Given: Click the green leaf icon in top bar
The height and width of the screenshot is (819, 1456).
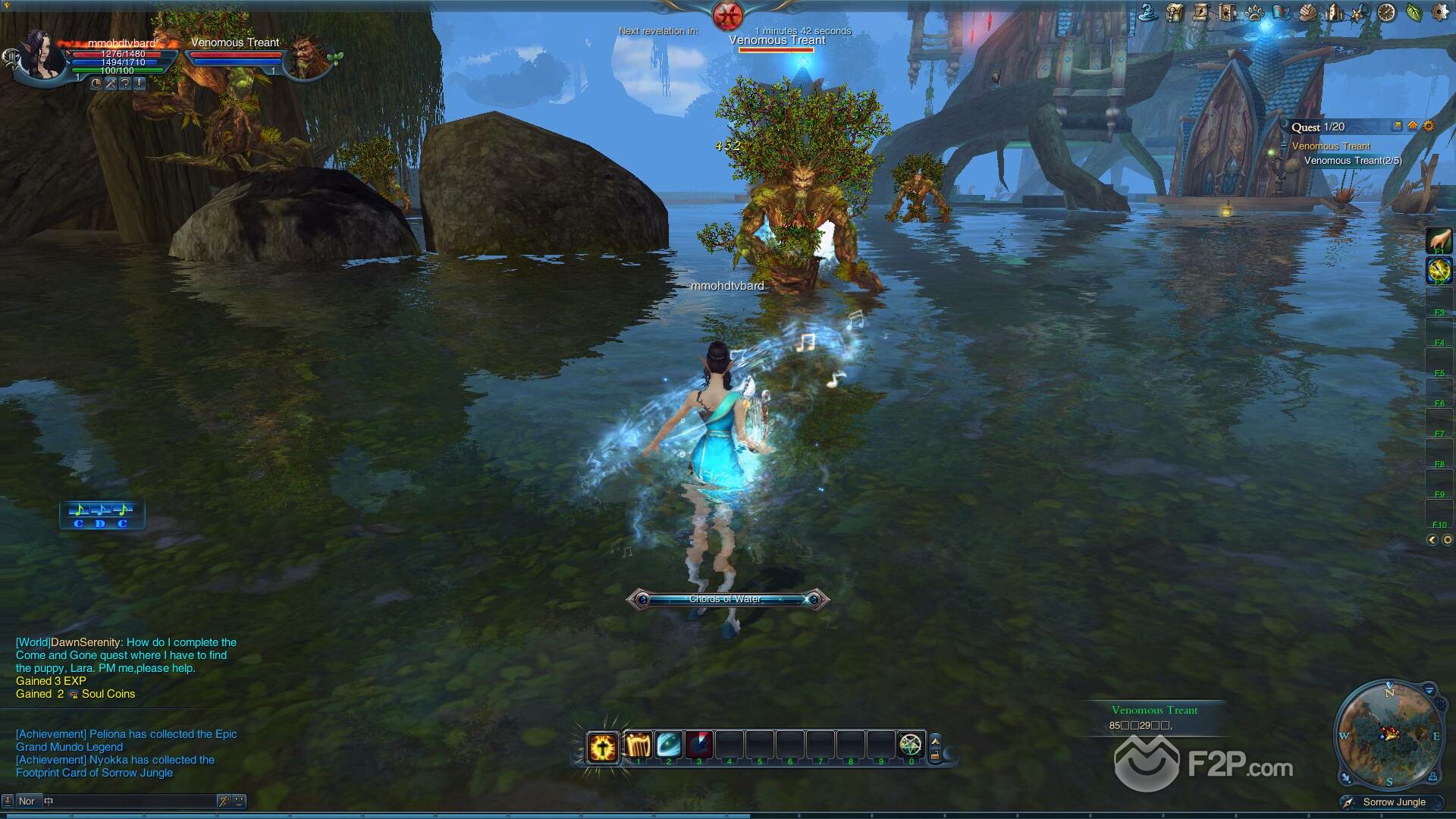Looking at the screenshot, I should pos(1414,12).
